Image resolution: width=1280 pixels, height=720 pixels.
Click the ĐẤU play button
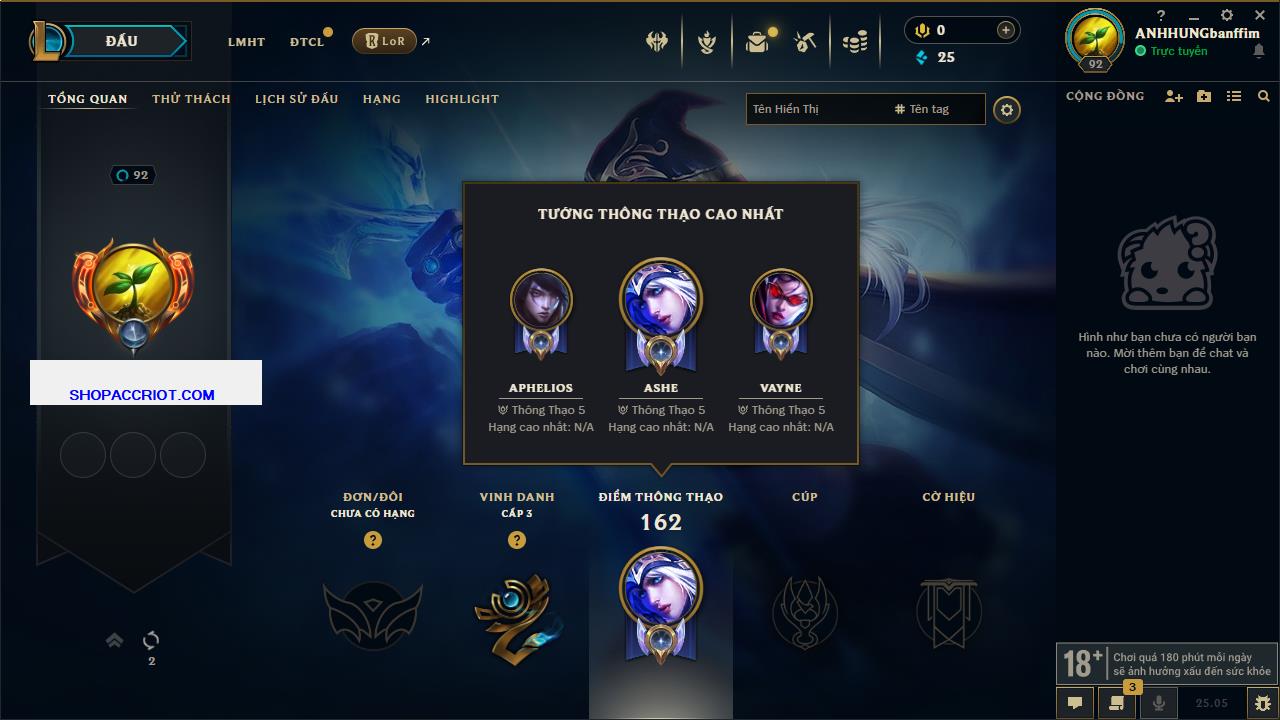[121, 41]
